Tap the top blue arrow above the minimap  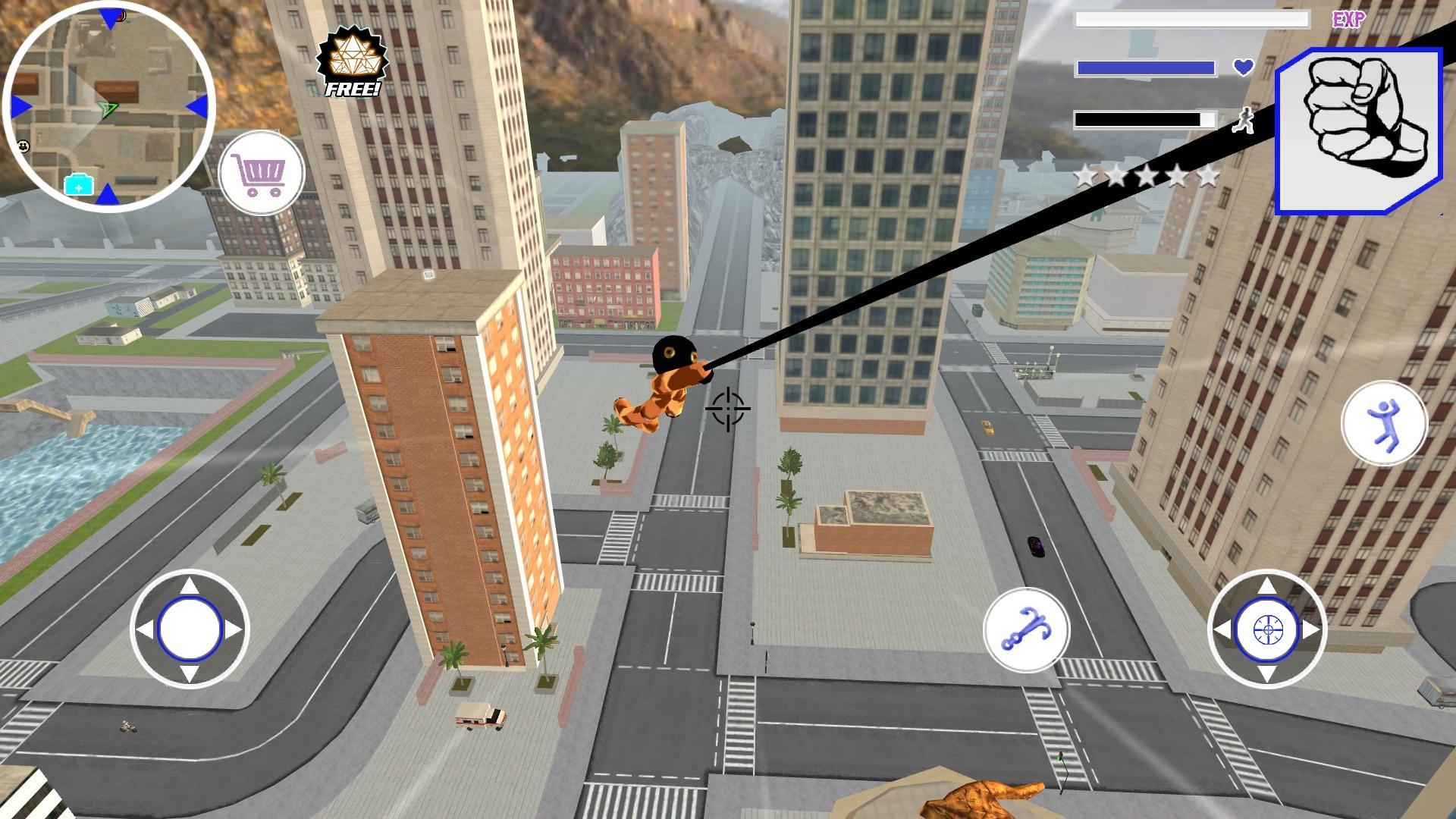pyautogui.click(x=108, y=17)
